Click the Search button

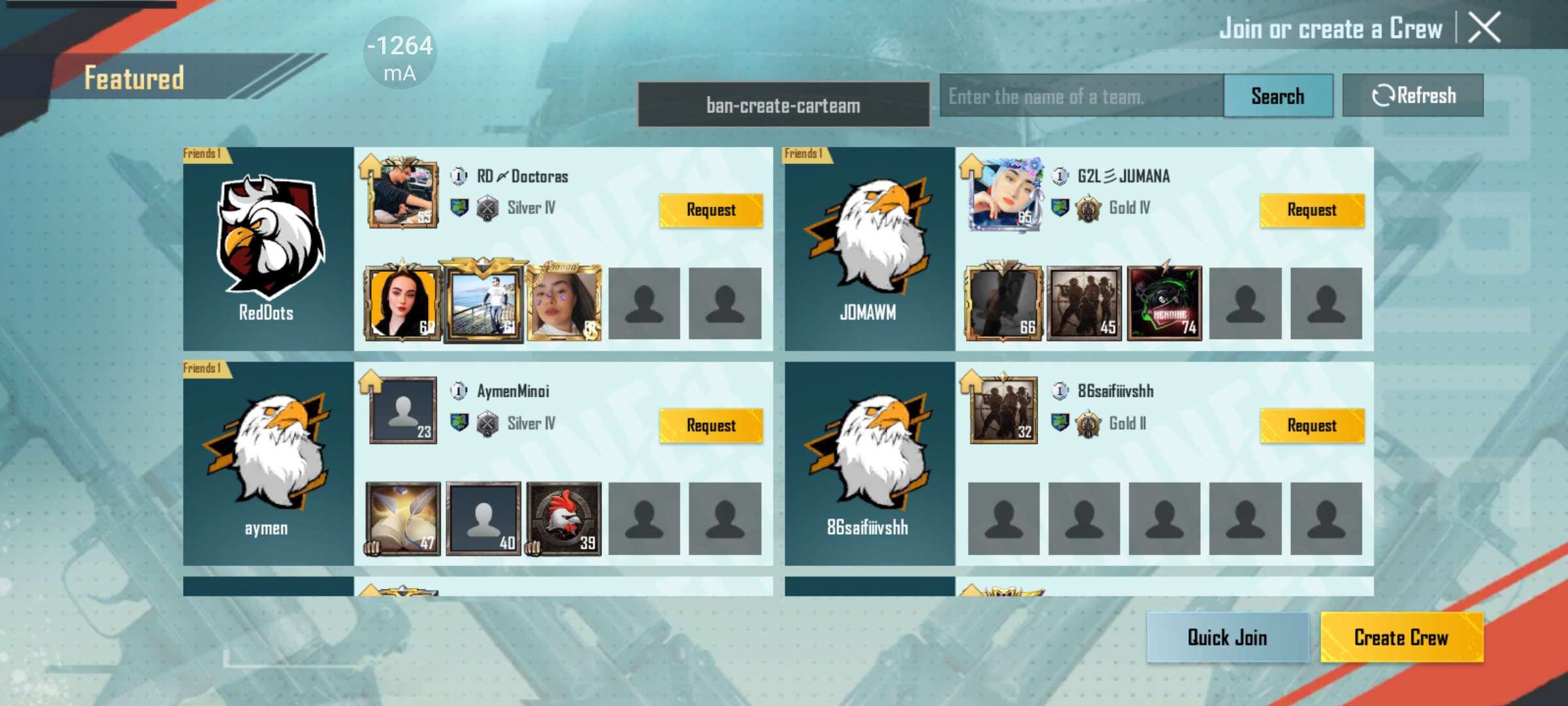[x=1277, y=95]
